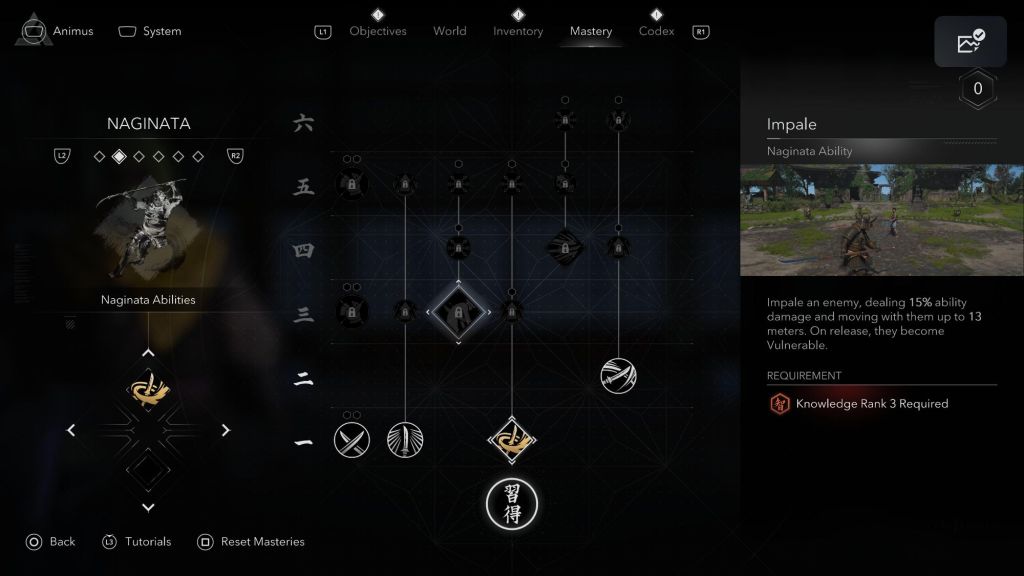Select the unlocked round skill in rank two

click(x=618, y=376)
